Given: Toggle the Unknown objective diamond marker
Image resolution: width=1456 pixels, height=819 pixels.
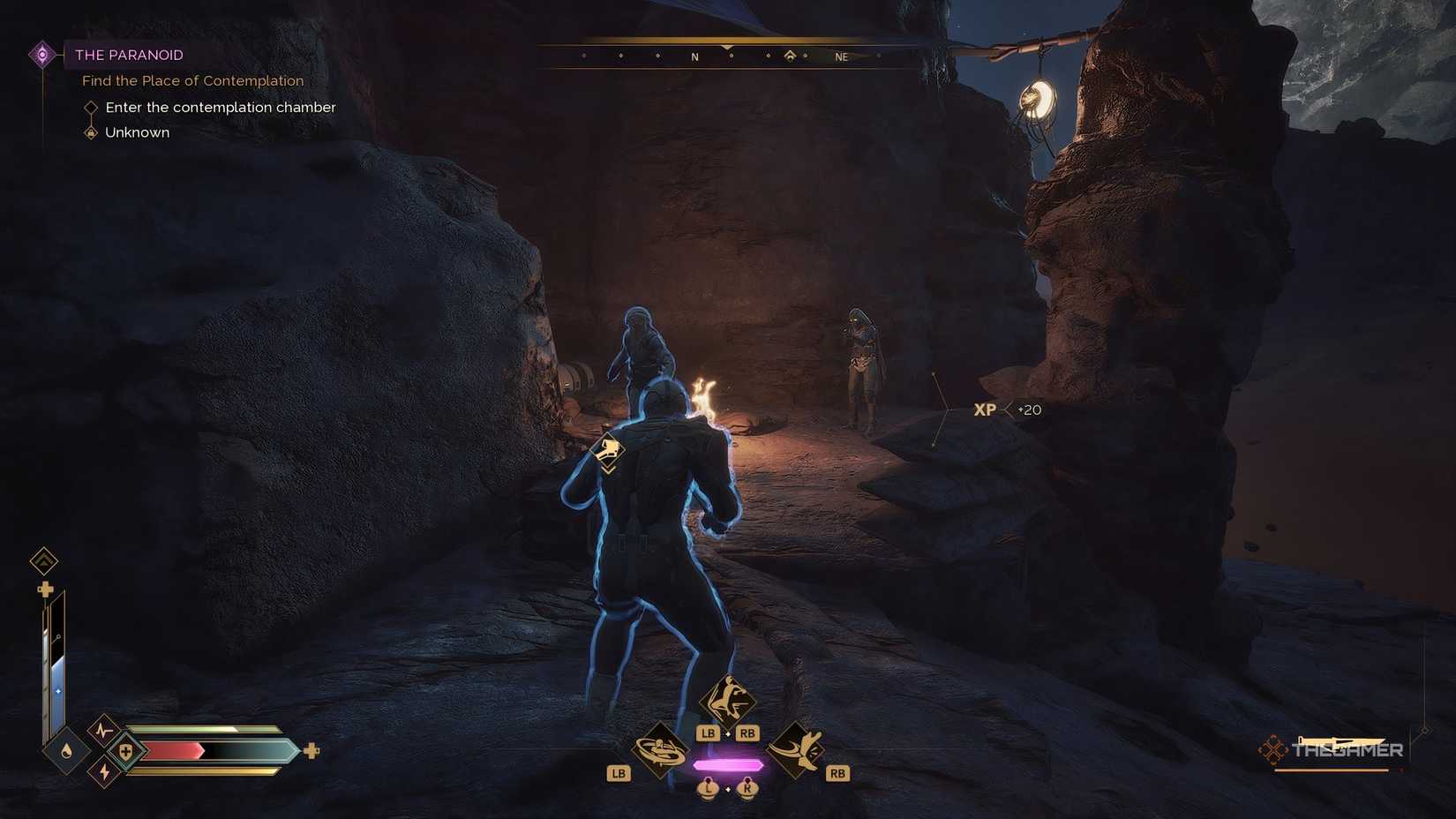Looking at the screenshot, I should (92, 132).
